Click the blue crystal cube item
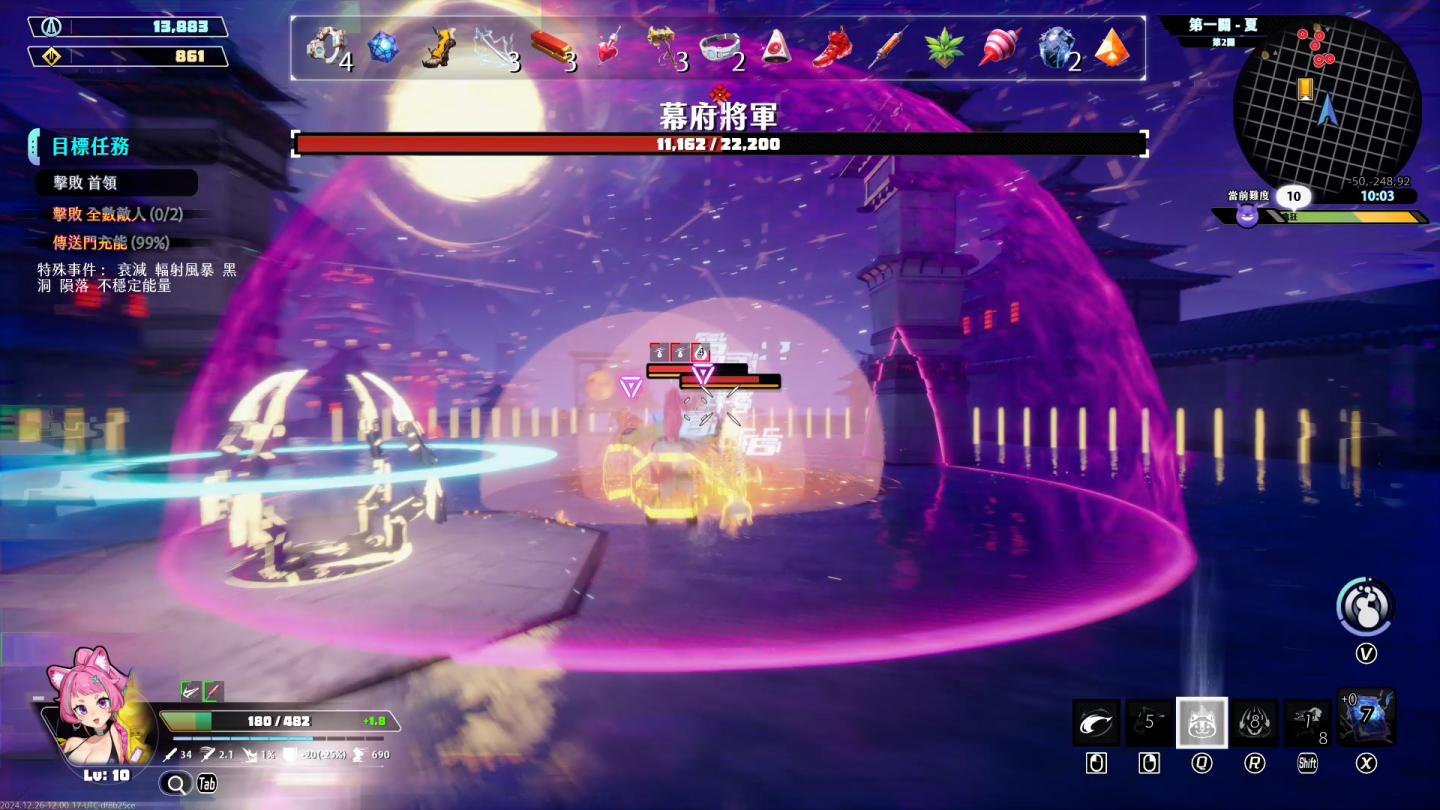Viewport: 1440px width, 810px height. tap(383, 47)
